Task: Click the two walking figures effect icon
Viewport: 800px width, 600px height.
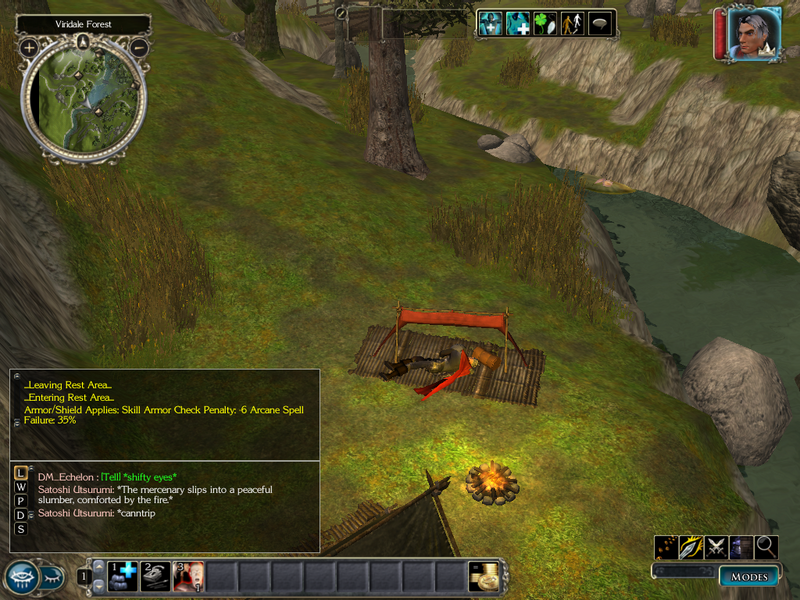Action: (572, 24)
